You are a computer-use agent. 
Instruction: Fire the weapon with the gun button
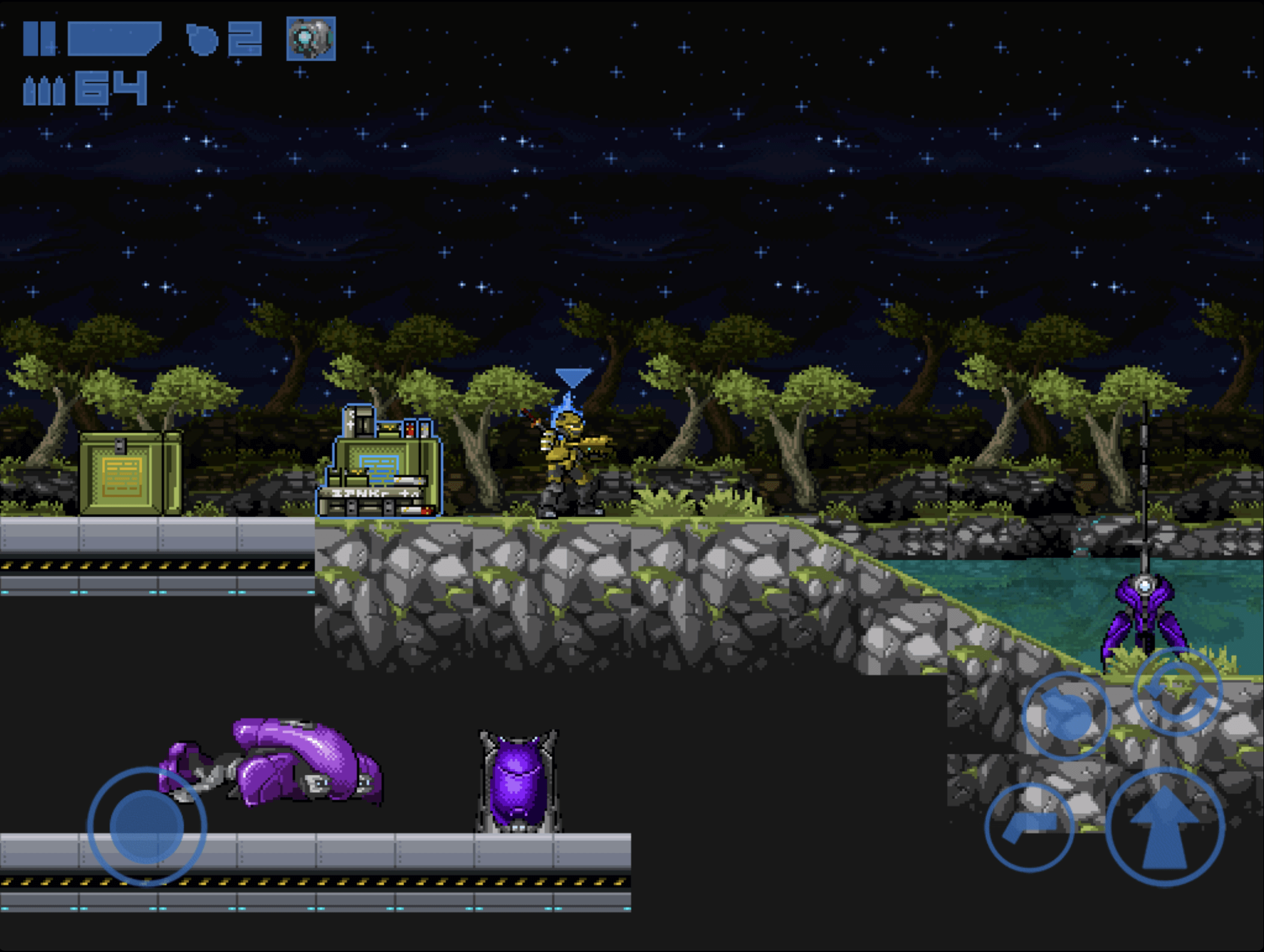click(x=1029, y=828)
